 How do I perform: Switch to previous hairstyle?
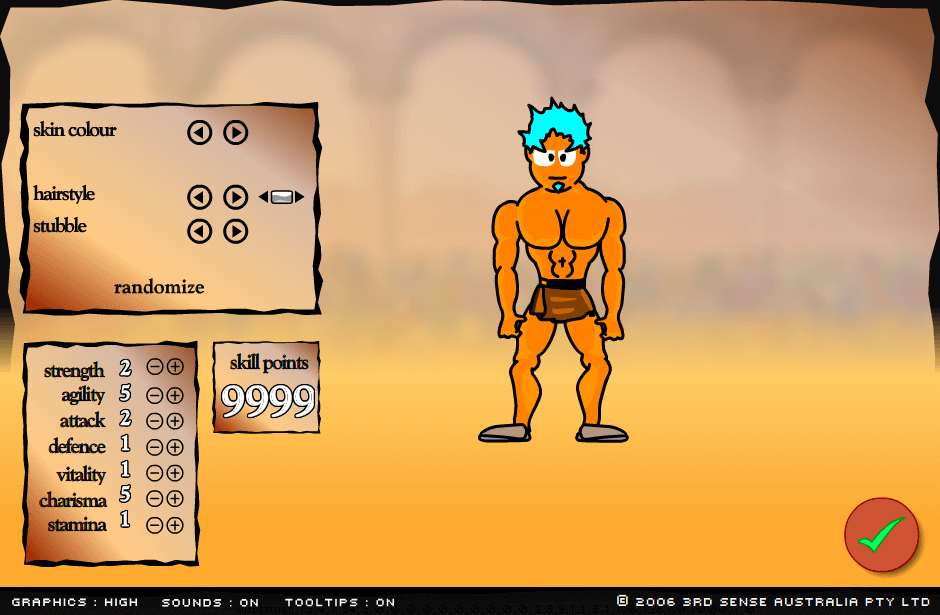[200, 197]
